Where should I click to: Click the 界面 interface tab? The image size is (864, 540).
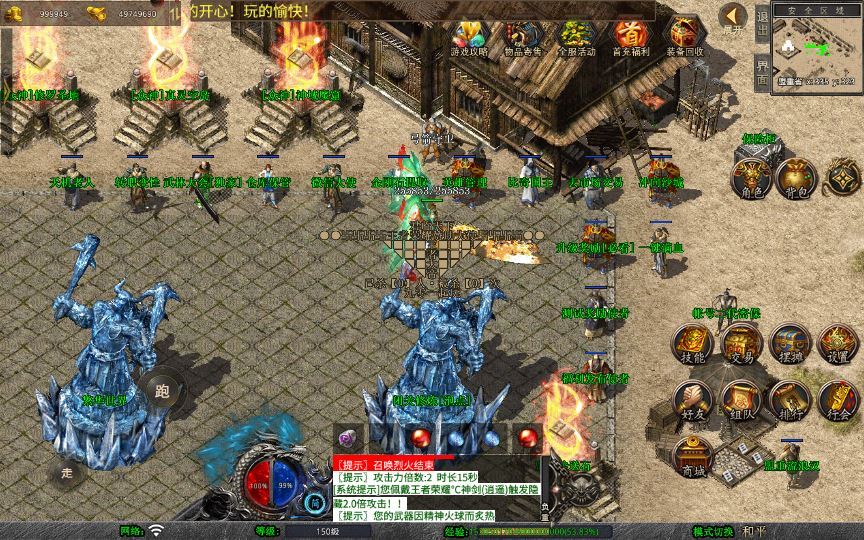[x=762, y=72]
